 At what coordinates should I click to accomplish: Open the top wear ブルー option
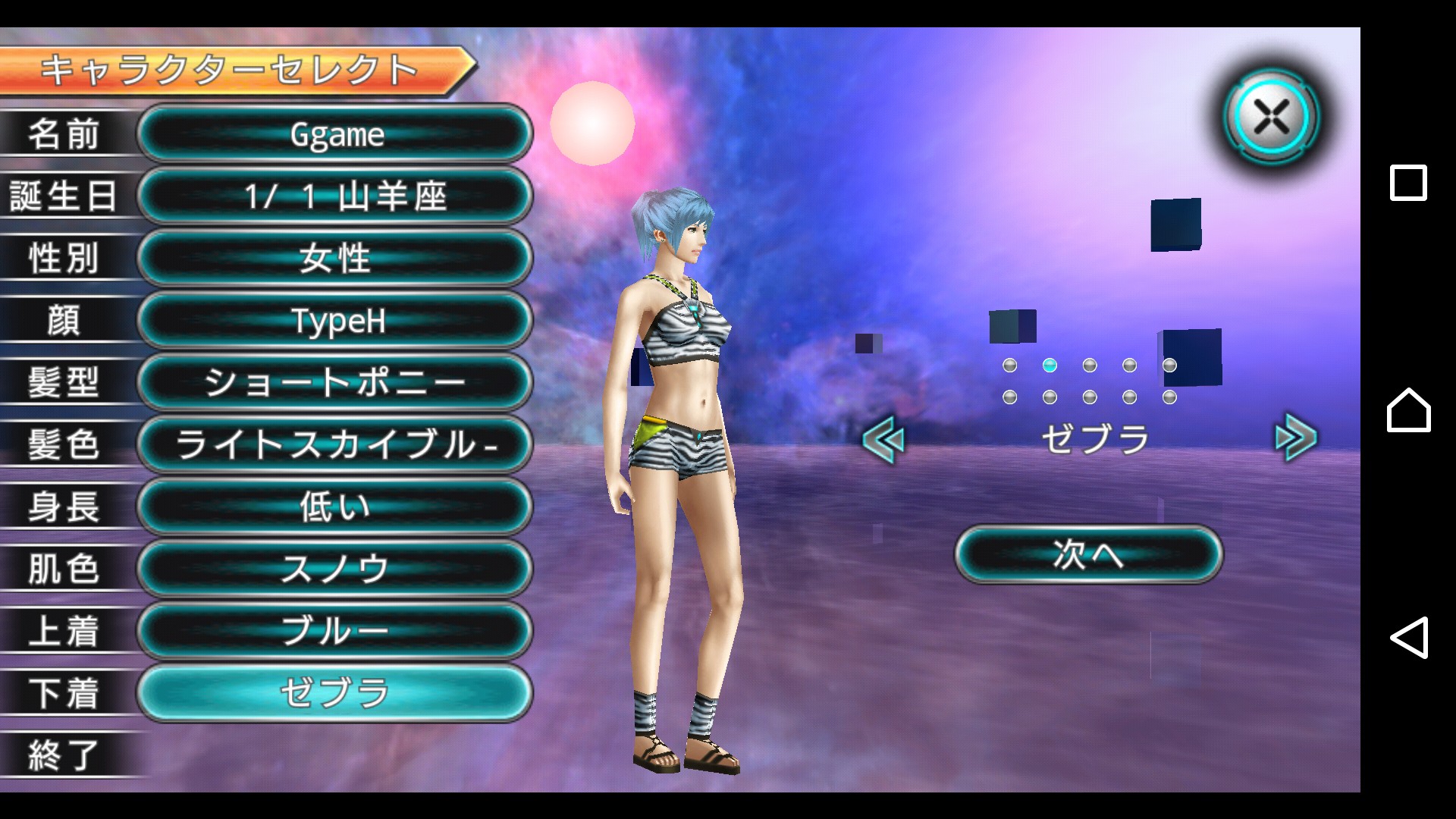click(335, 632)
